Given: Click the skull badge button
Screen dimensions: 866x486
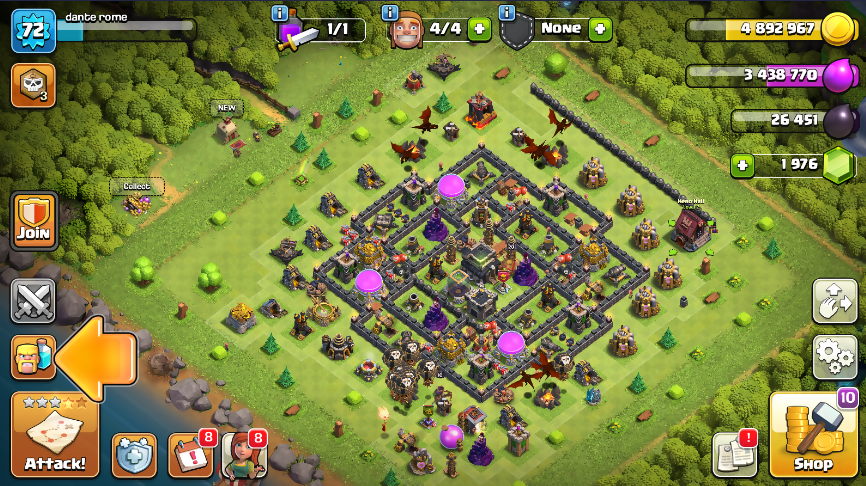Looking at the screenshot, I should pyautogui.click(x=32, y=85).
